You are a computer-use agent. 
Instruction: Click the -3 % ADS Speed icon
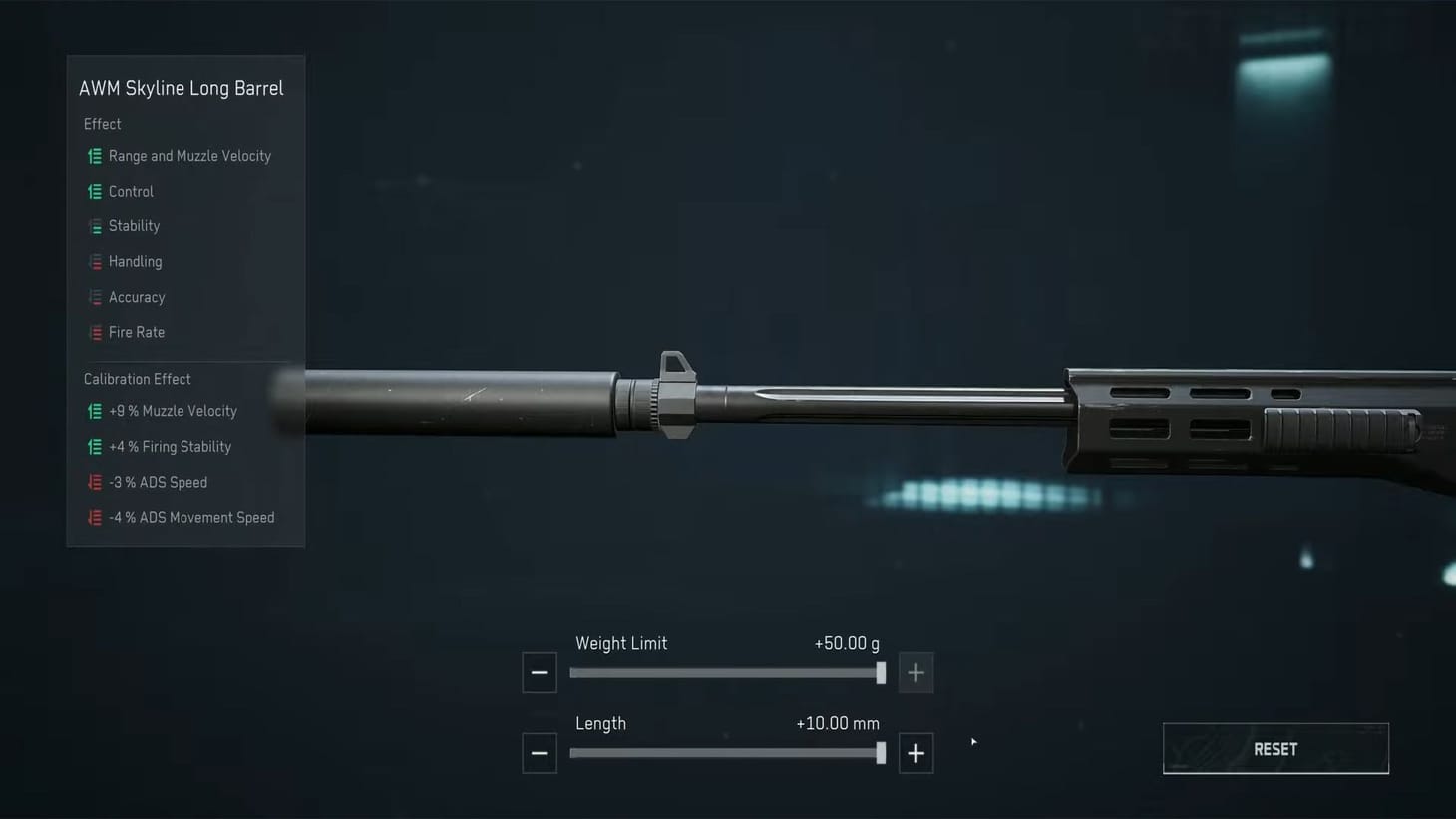tap(95, 482)
